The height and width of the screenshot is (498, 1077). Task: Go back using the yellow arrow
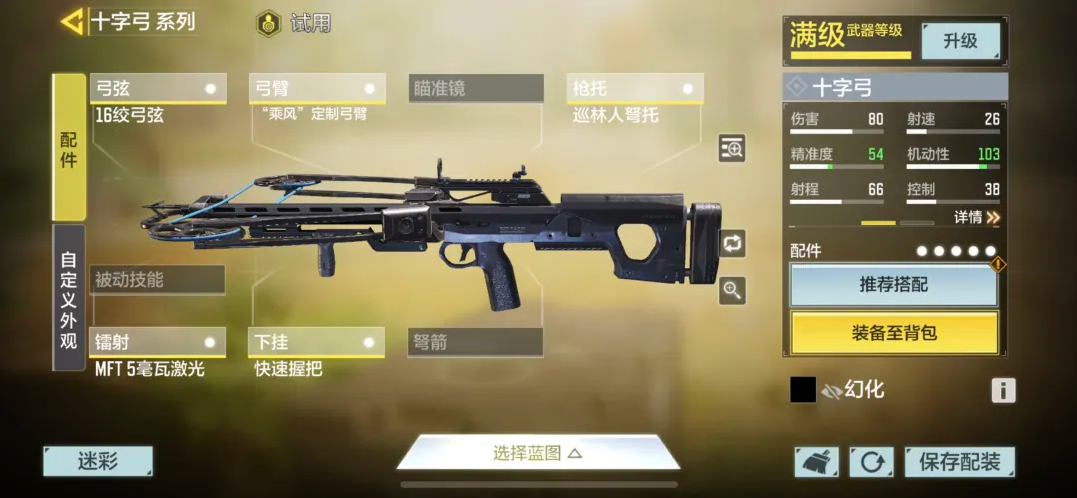[72, 21]
